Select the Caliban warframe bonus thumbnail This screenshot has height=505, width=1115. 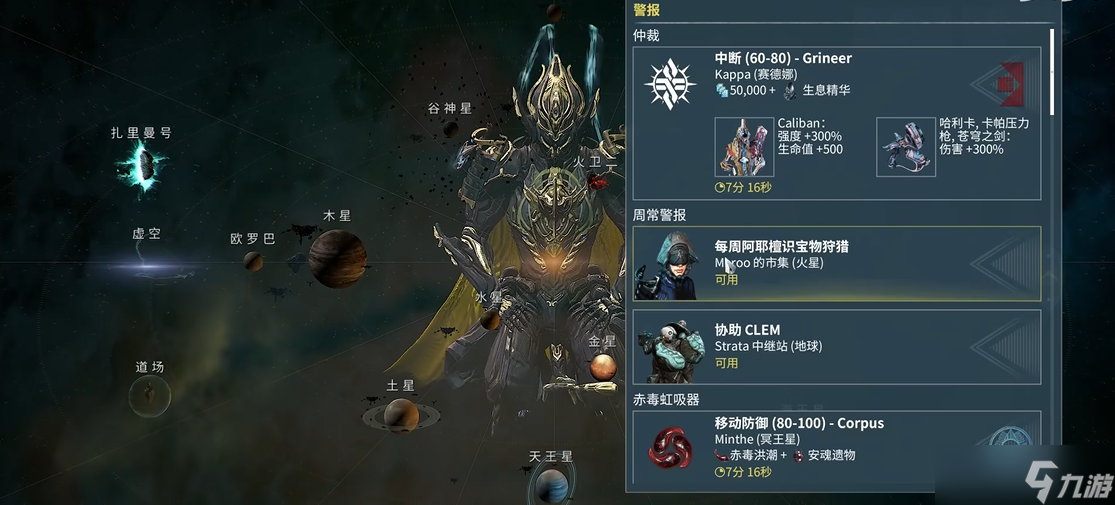(744, 147)
